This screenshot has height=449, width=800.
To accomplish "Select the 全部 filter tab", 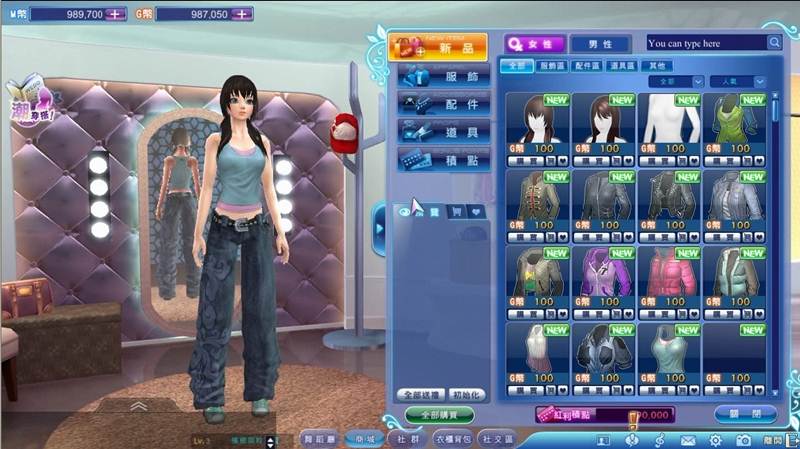I will pos(516,66).
